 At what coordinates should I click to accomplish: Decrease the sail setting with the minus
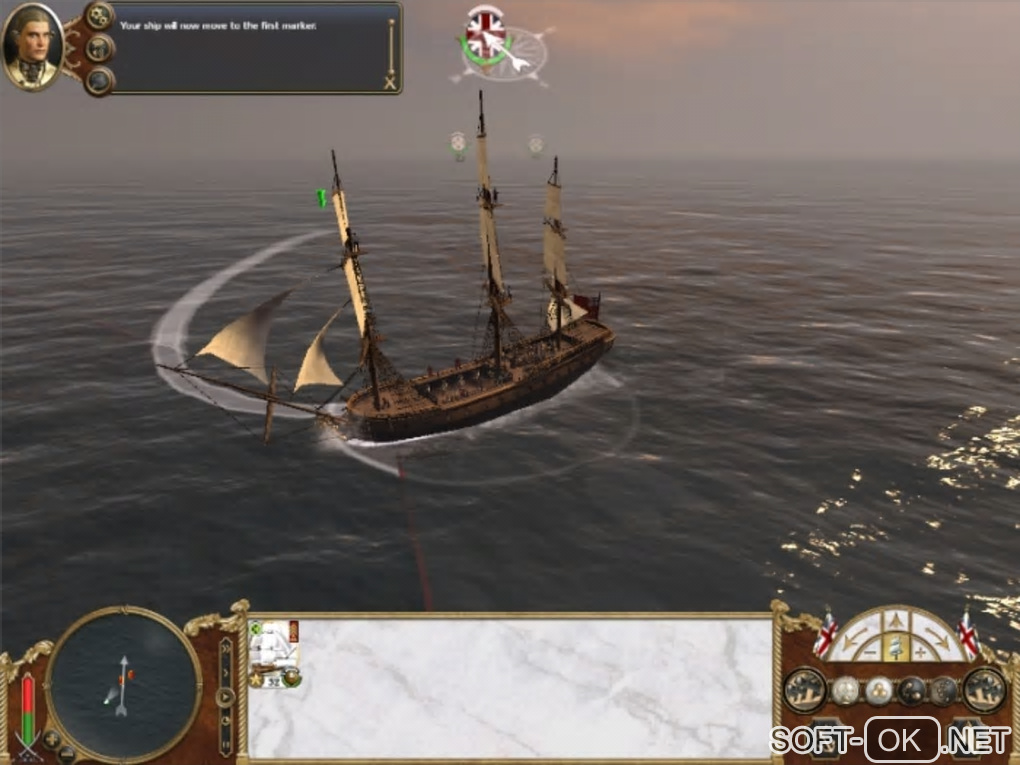coord(868,653)
